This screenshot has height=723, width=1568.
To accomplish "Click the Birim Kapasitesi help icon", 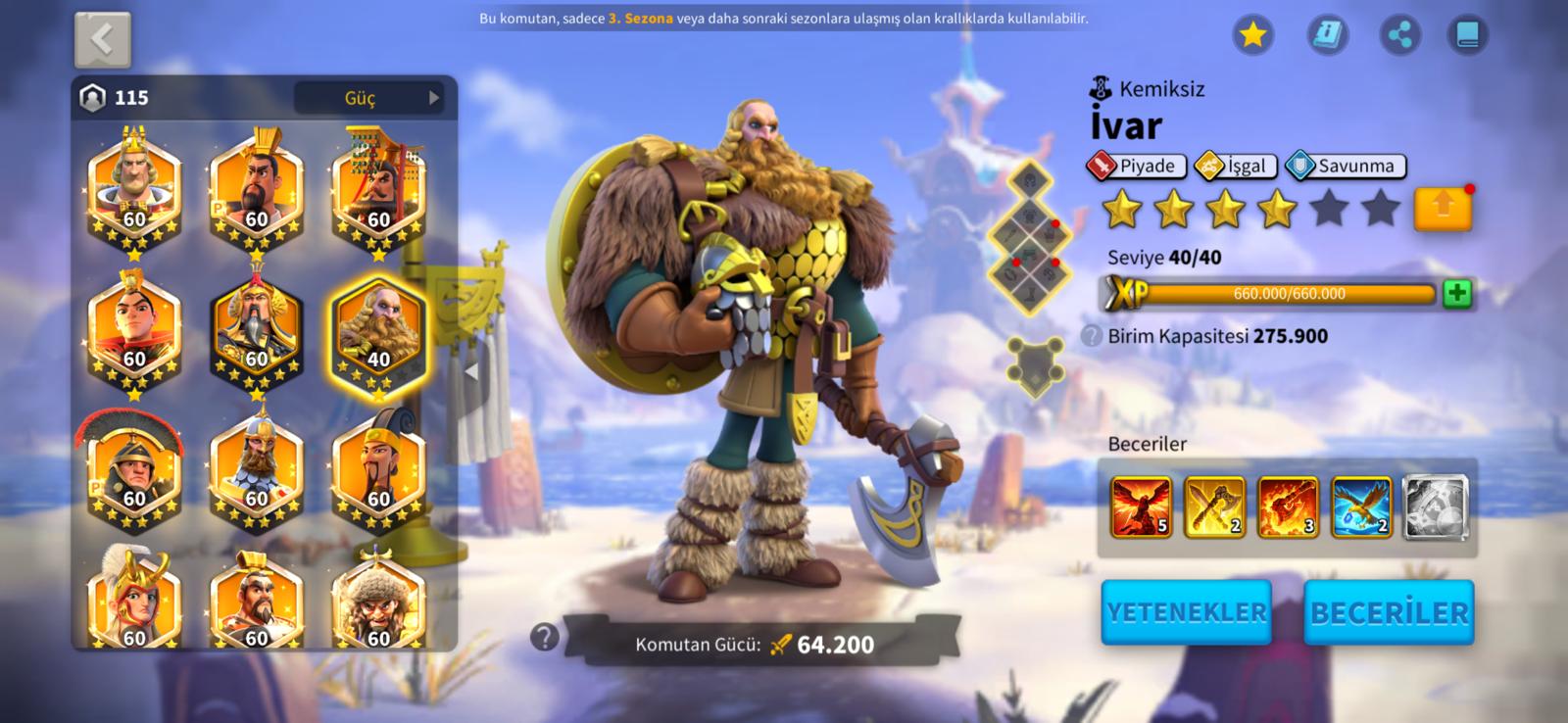I will [x=1091, y=336].
